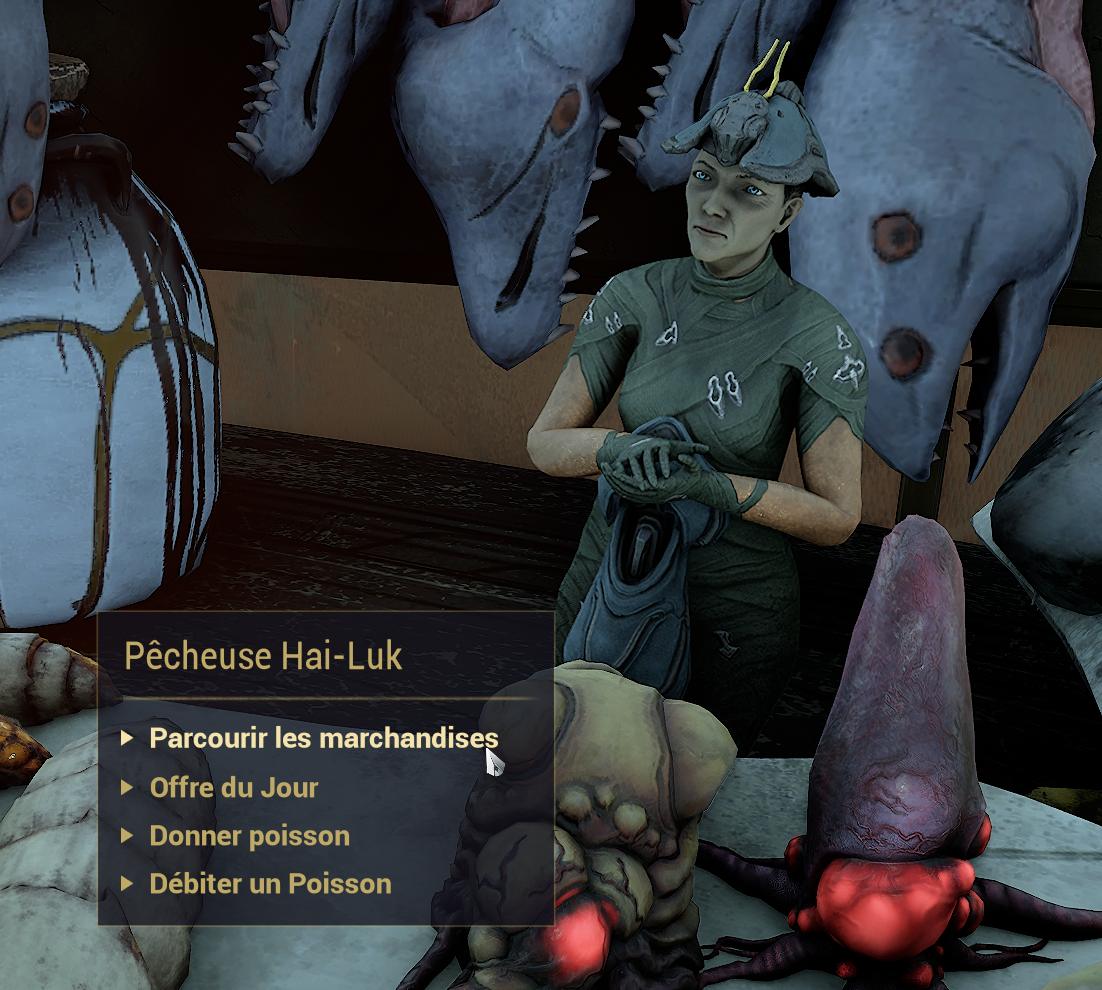
Task: Open the Offre du Jour option
Action: 233,788
